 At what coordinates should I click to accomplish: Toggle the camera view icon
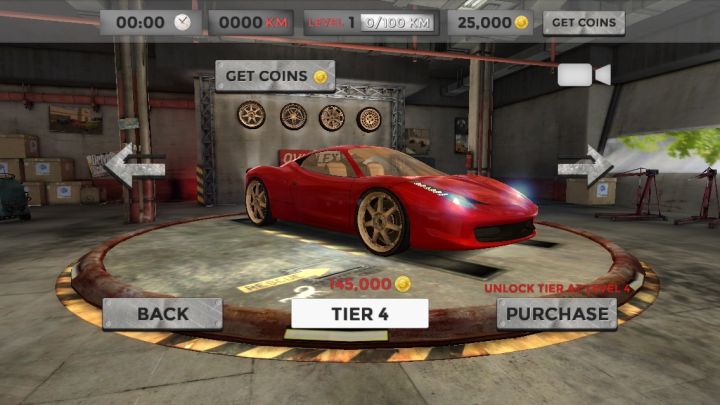tap(584, 75)
